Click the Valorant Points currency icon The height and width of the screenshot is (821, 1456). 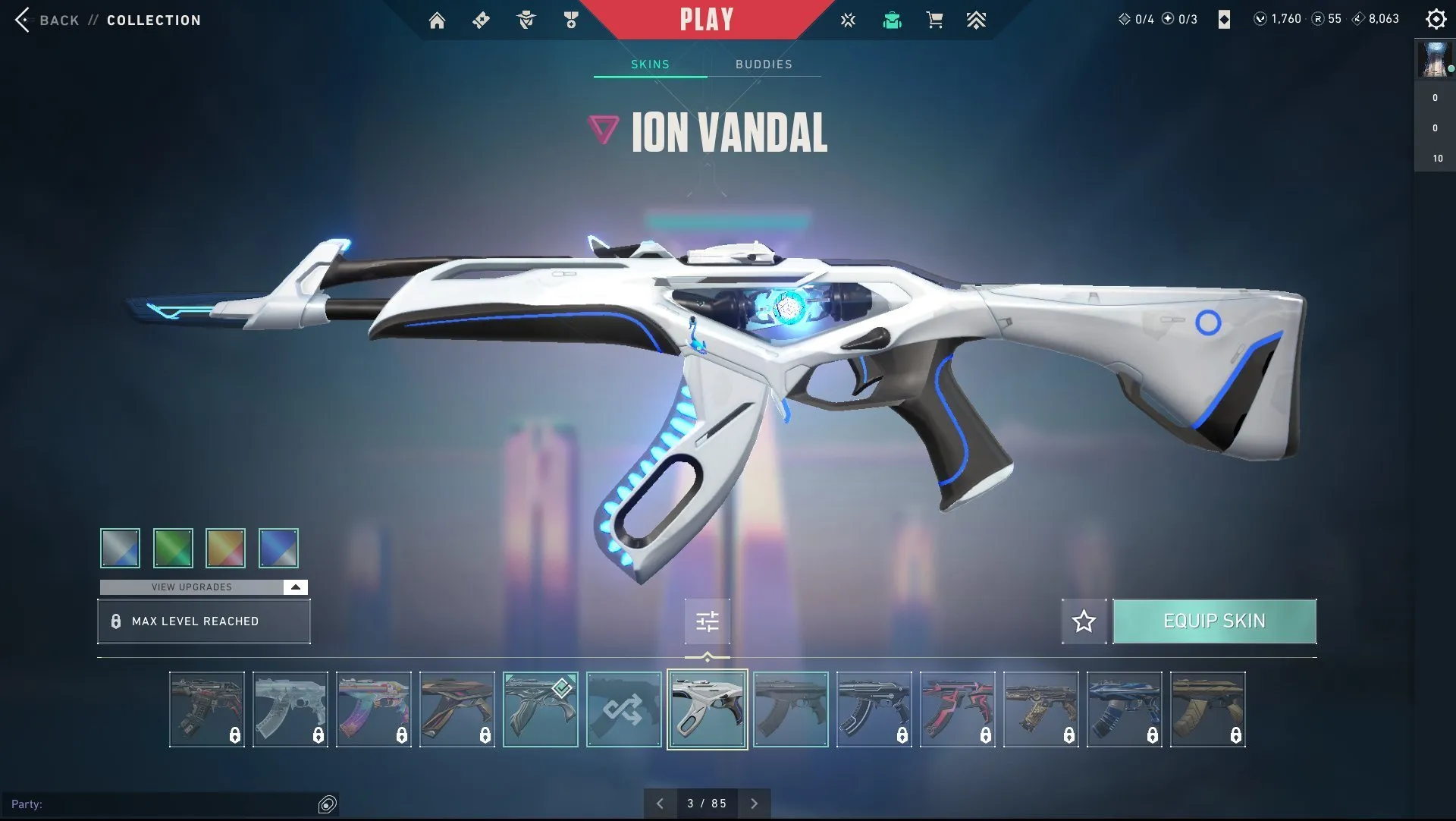pyautogui.click(x=1261, y=19)
